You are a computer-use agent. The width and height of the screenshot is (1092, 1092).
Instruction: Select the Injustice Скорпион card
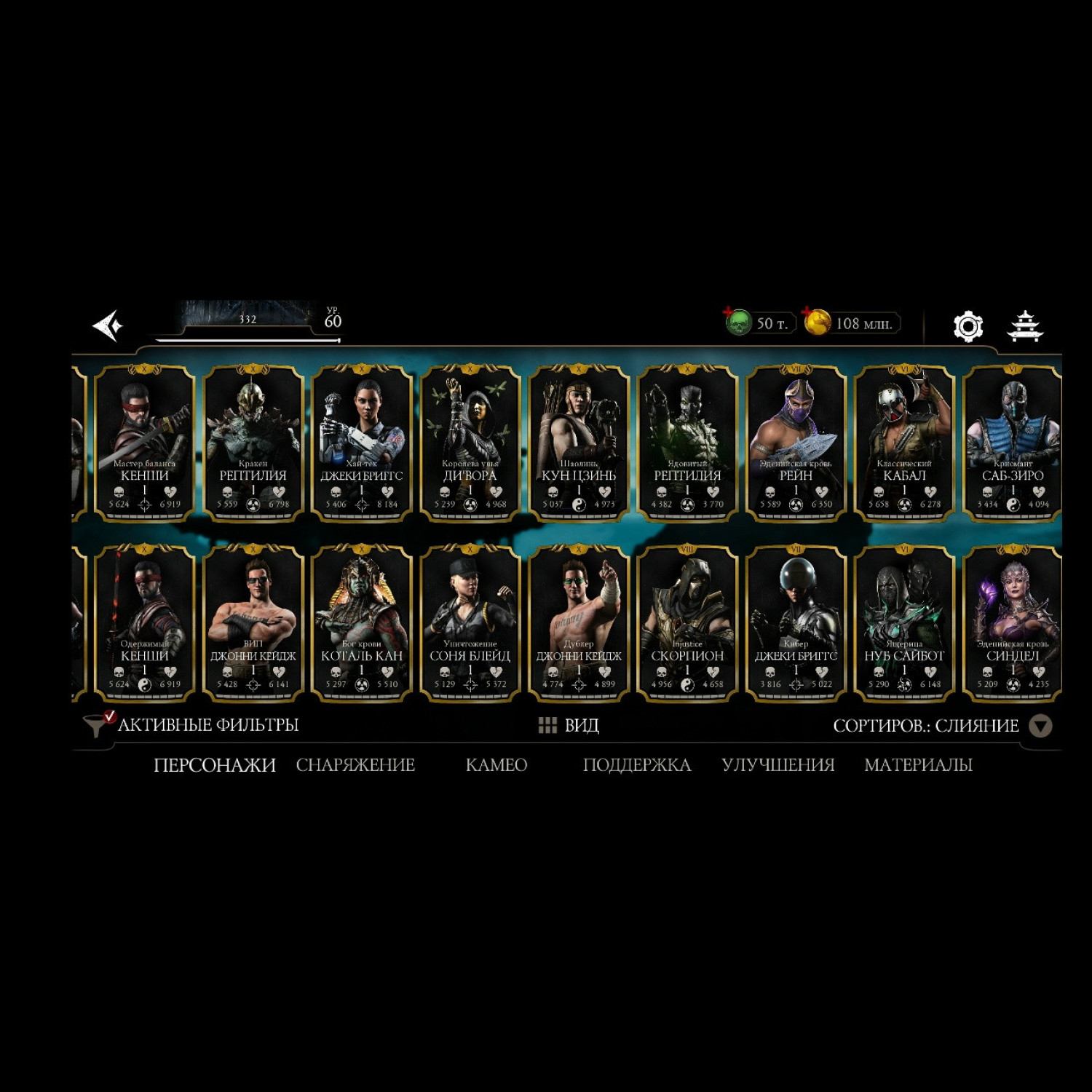point(687,623)
